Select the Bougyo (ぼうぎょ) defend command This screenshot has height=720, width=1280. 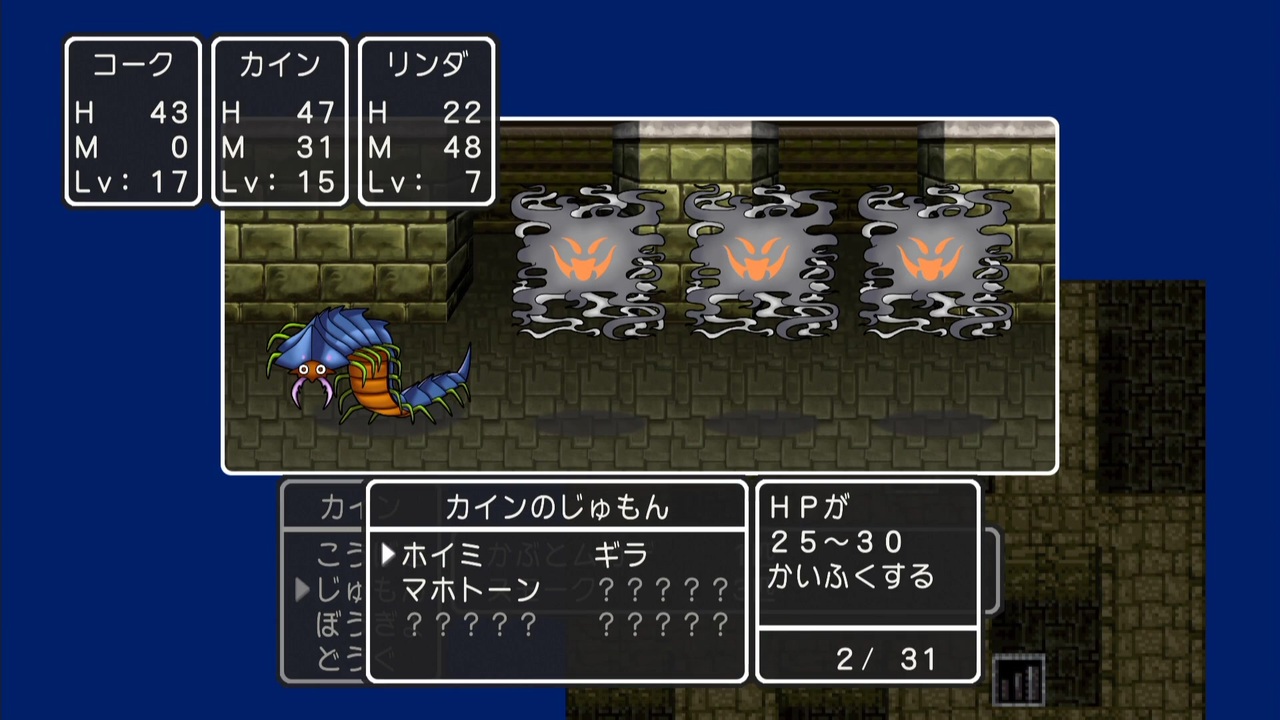pyautogui.click(x=330, y=622)
